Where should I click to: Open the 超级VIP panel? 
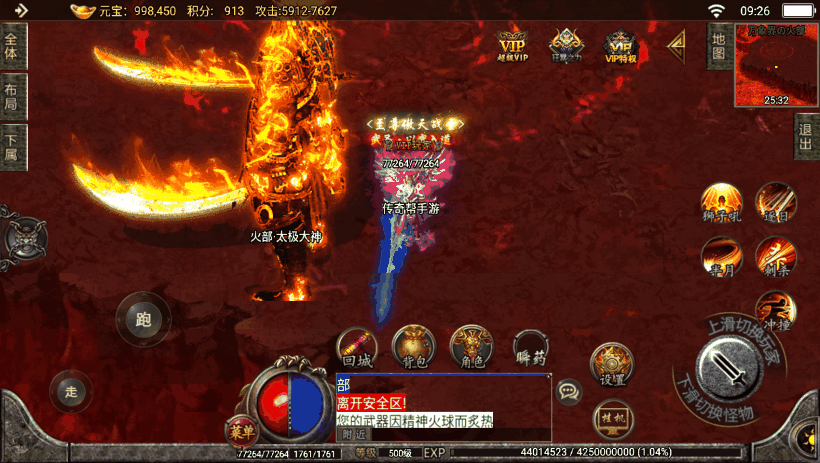pos(512,46)
